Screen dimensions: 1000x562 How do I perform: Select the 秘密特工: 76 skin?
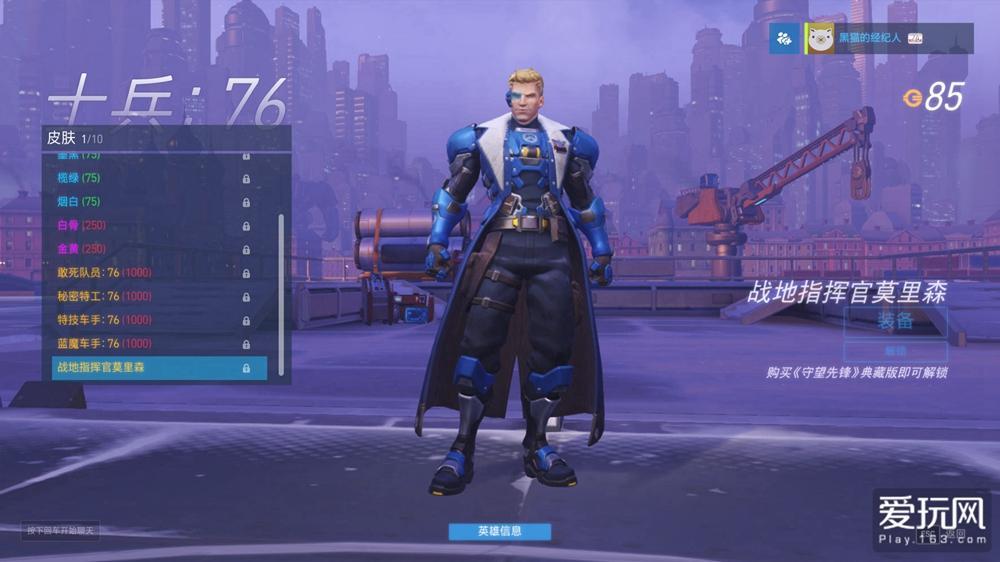[150, 296]
